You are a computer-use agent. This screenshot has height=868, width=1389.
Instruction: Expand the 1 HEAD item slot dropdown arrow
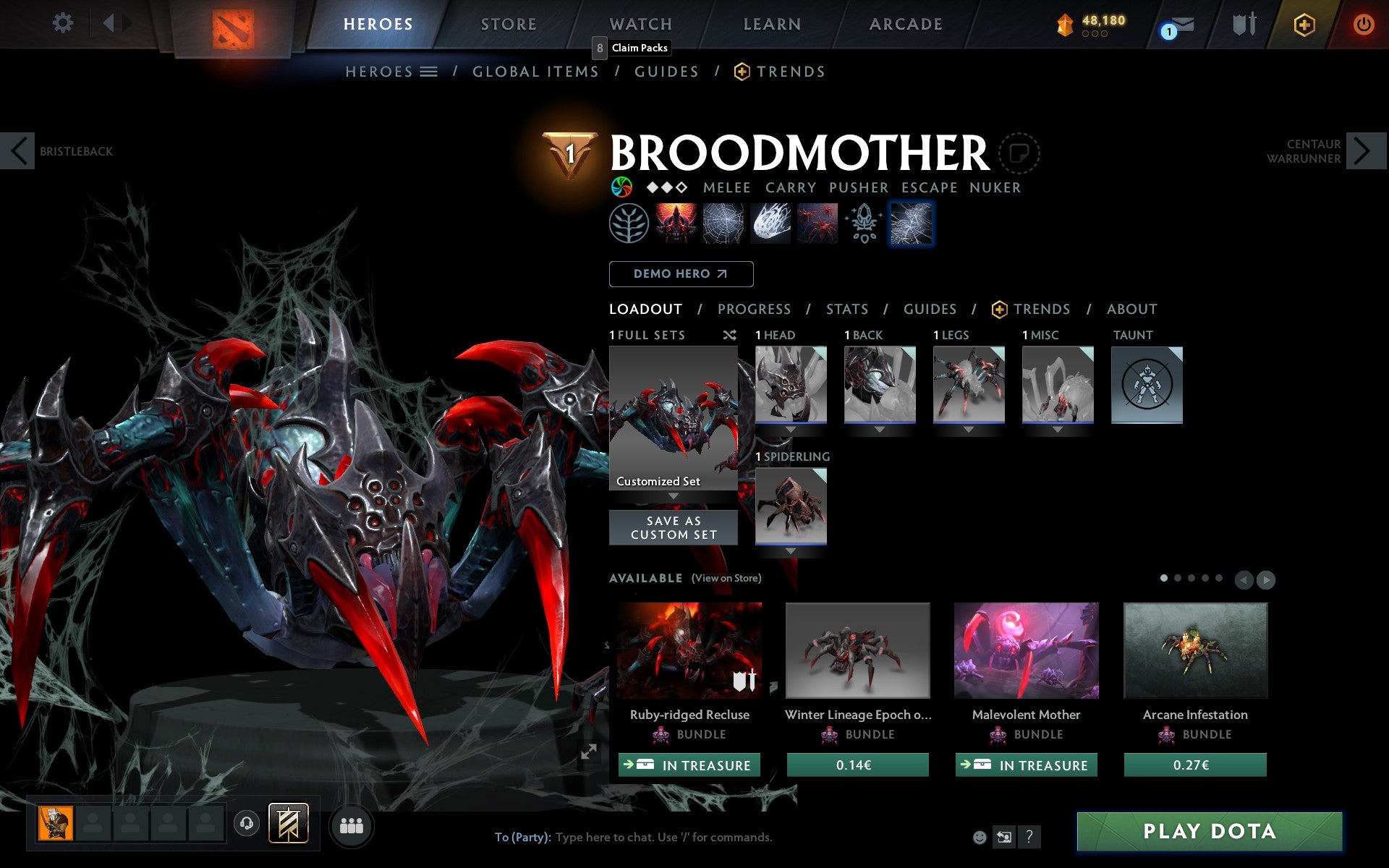tap(790, 428)
